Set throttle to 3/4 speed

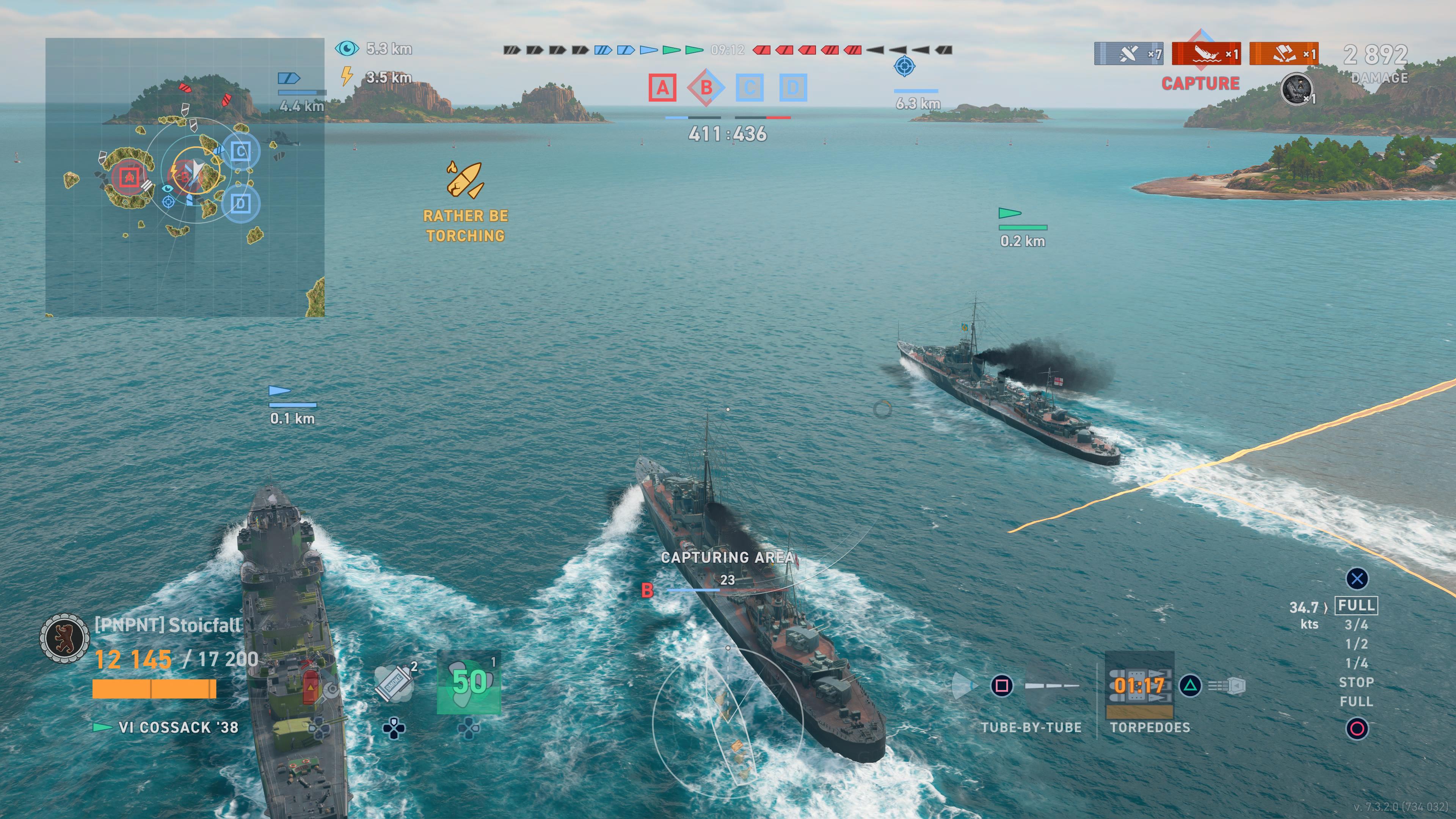pyautogui.click(x=1356, y=625)
